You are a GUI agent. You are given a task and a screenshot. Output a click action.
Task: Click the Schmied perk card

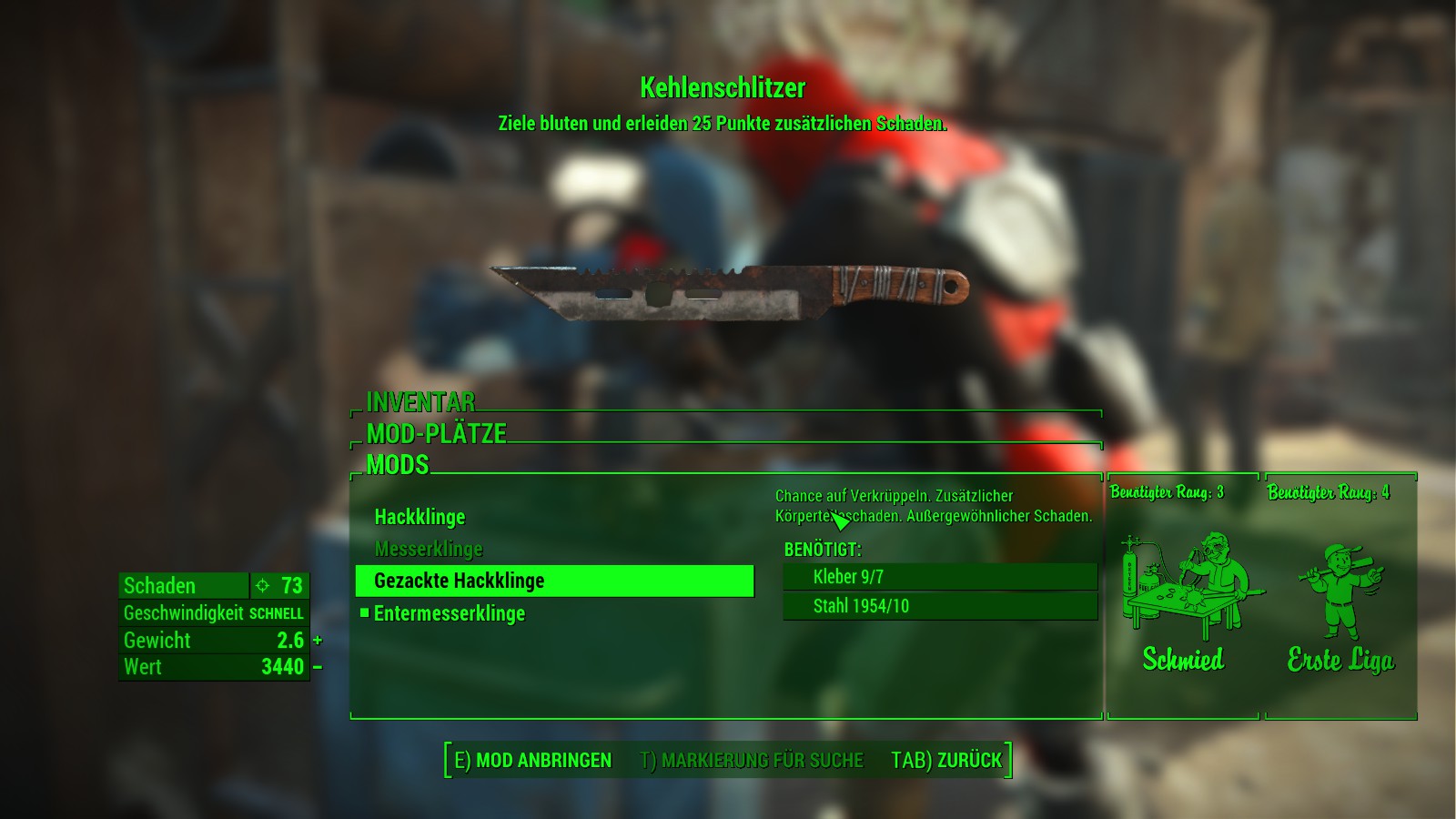[x=1183, y=596]
